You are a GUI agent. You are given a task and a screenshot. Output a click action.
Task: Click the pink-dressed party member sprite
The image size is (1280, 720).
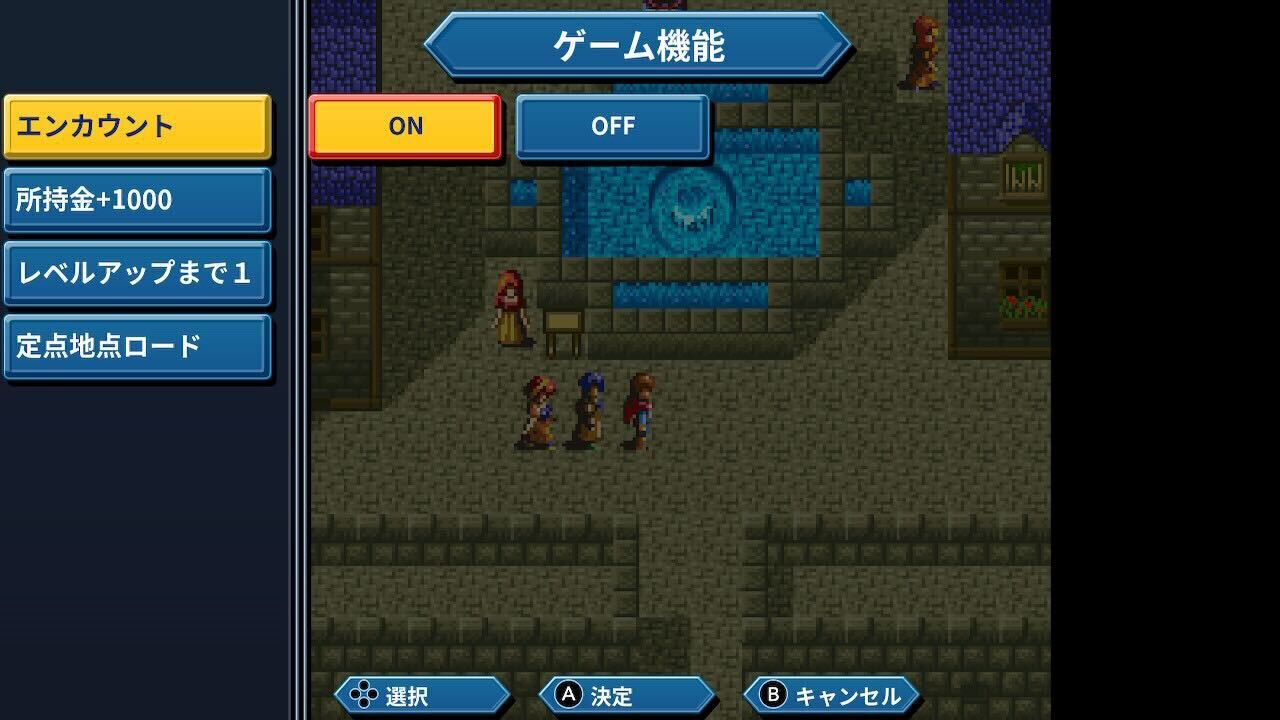coord(538,408)
